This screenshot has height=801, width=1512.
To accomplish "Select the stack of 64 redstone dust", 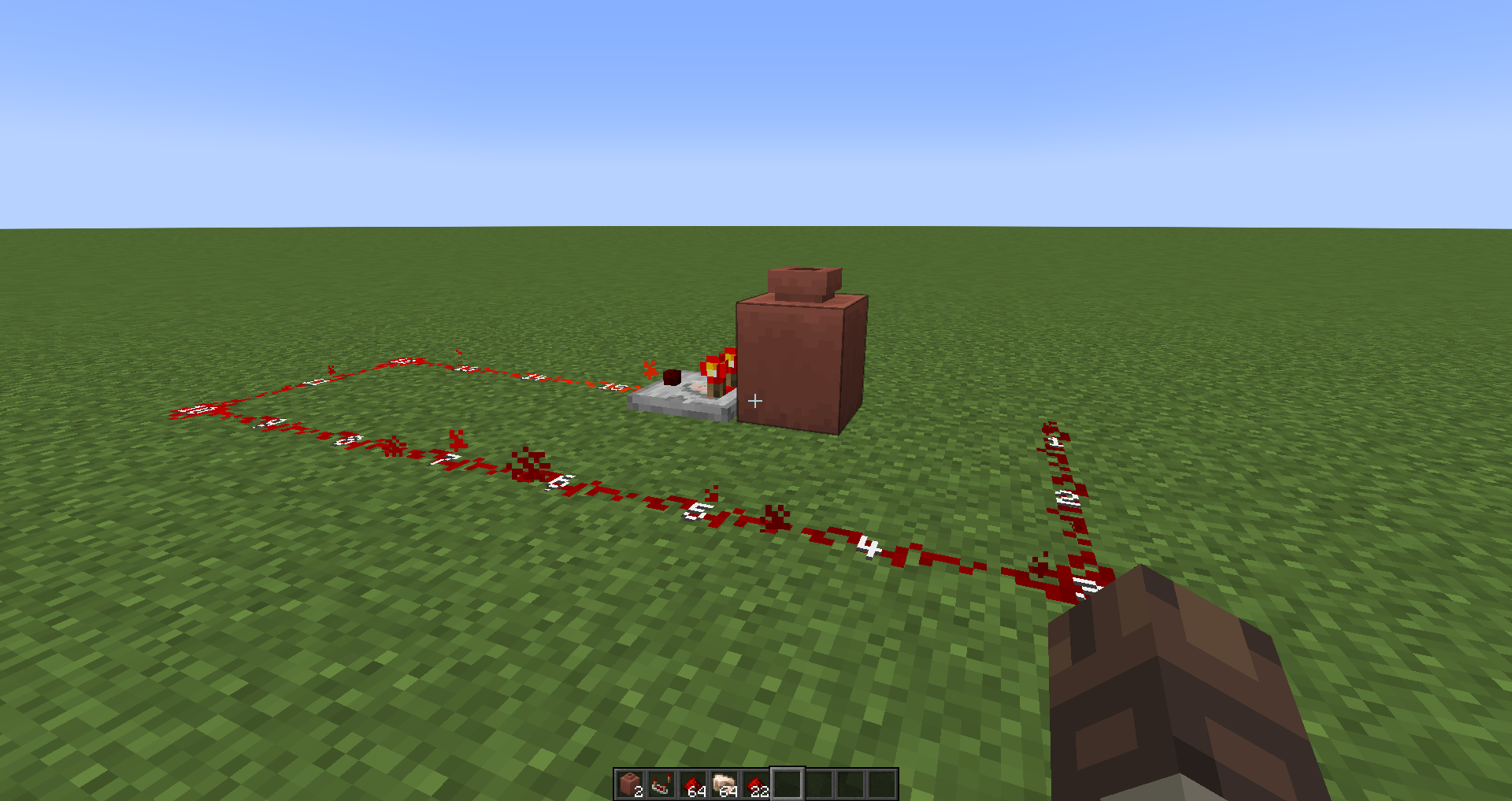I will (x=693, y=784).
